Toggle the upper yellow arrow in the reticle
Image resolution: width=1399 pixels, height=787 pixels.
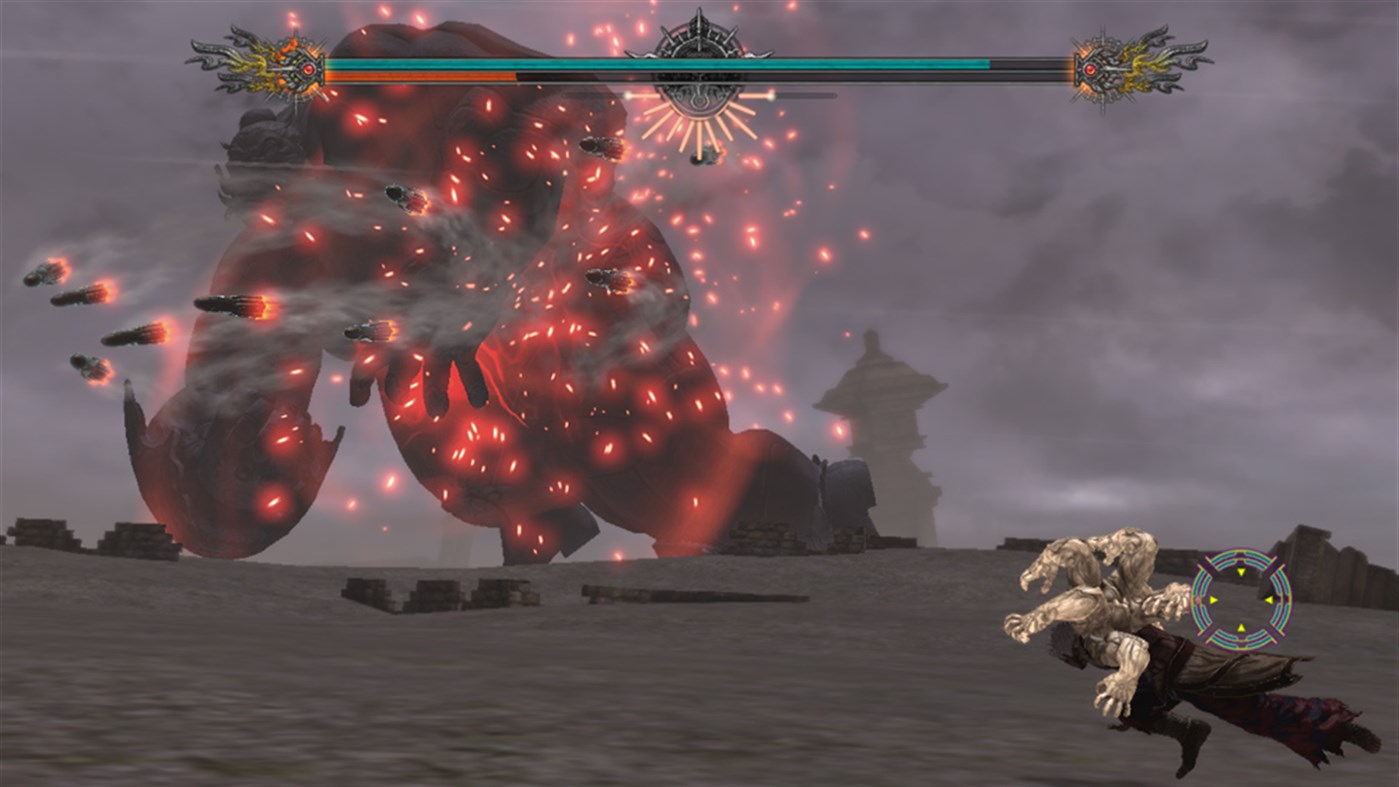(x=1240, y=572)
